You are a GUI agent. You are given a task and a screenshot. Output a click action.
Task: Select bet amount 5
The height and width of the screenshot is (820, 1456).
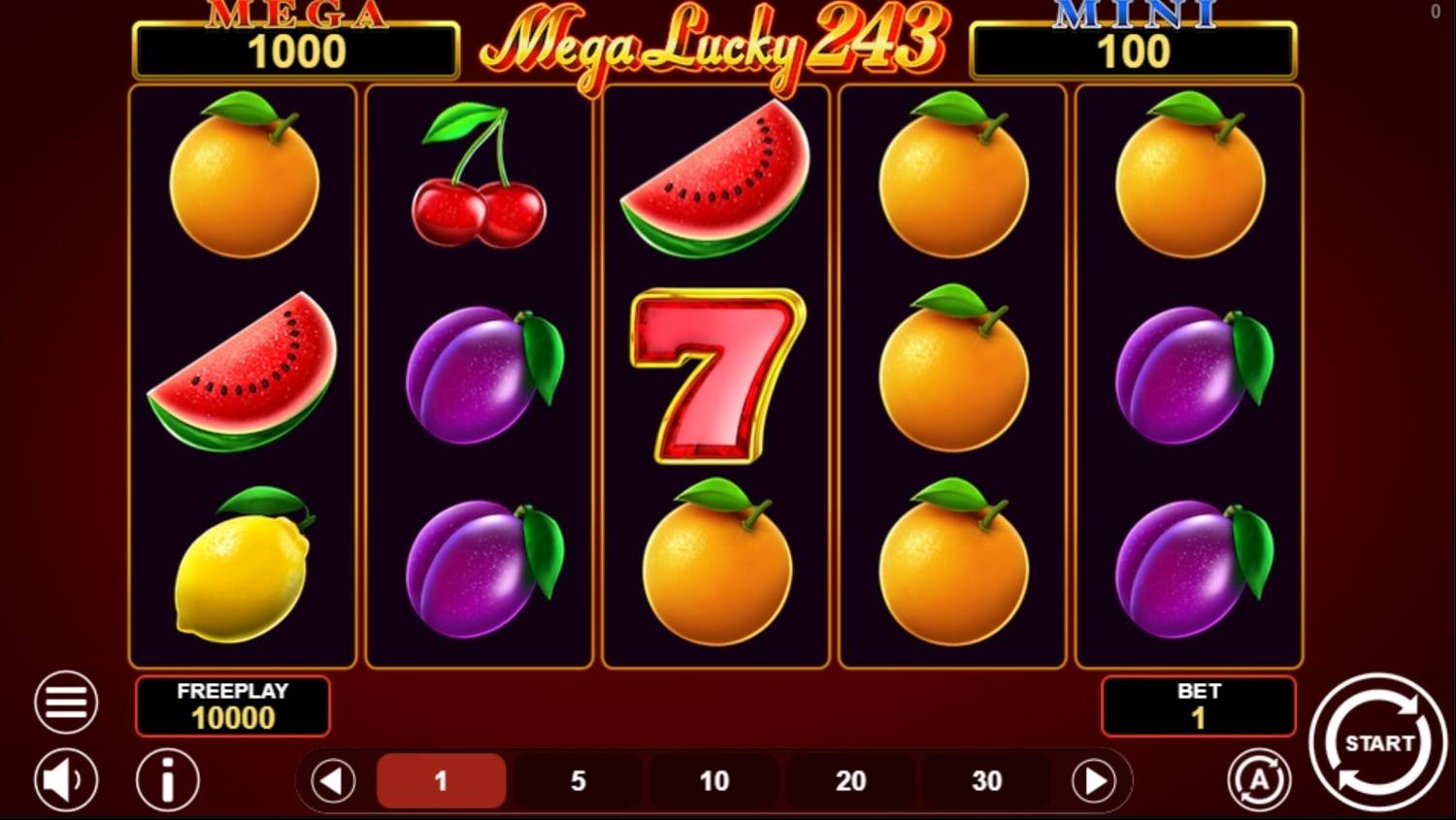[x=578, y=779]
